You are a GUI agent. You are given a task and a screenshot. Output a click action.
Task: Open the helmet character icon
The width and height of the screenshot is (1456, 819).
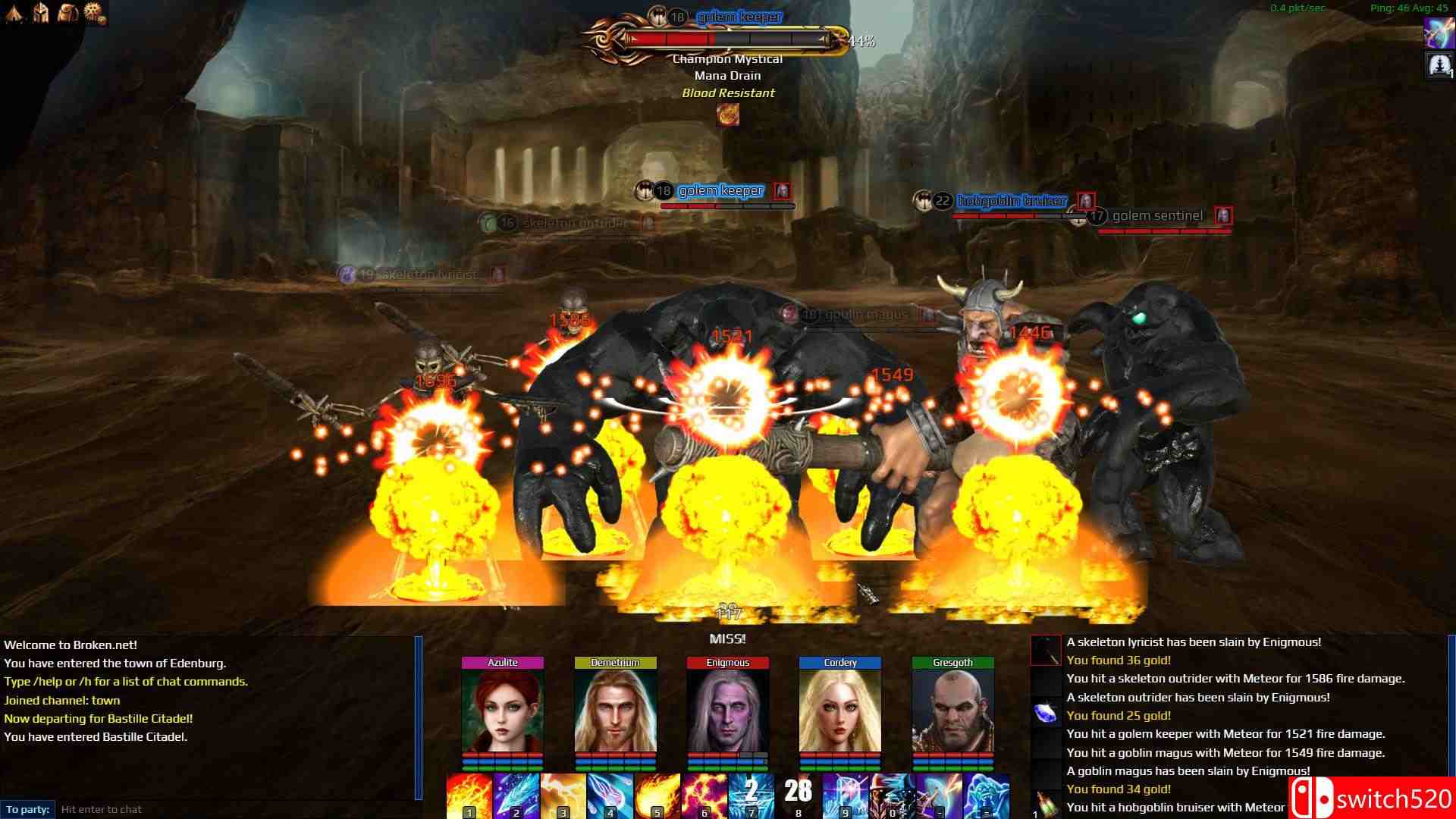[x=42, y=13]
